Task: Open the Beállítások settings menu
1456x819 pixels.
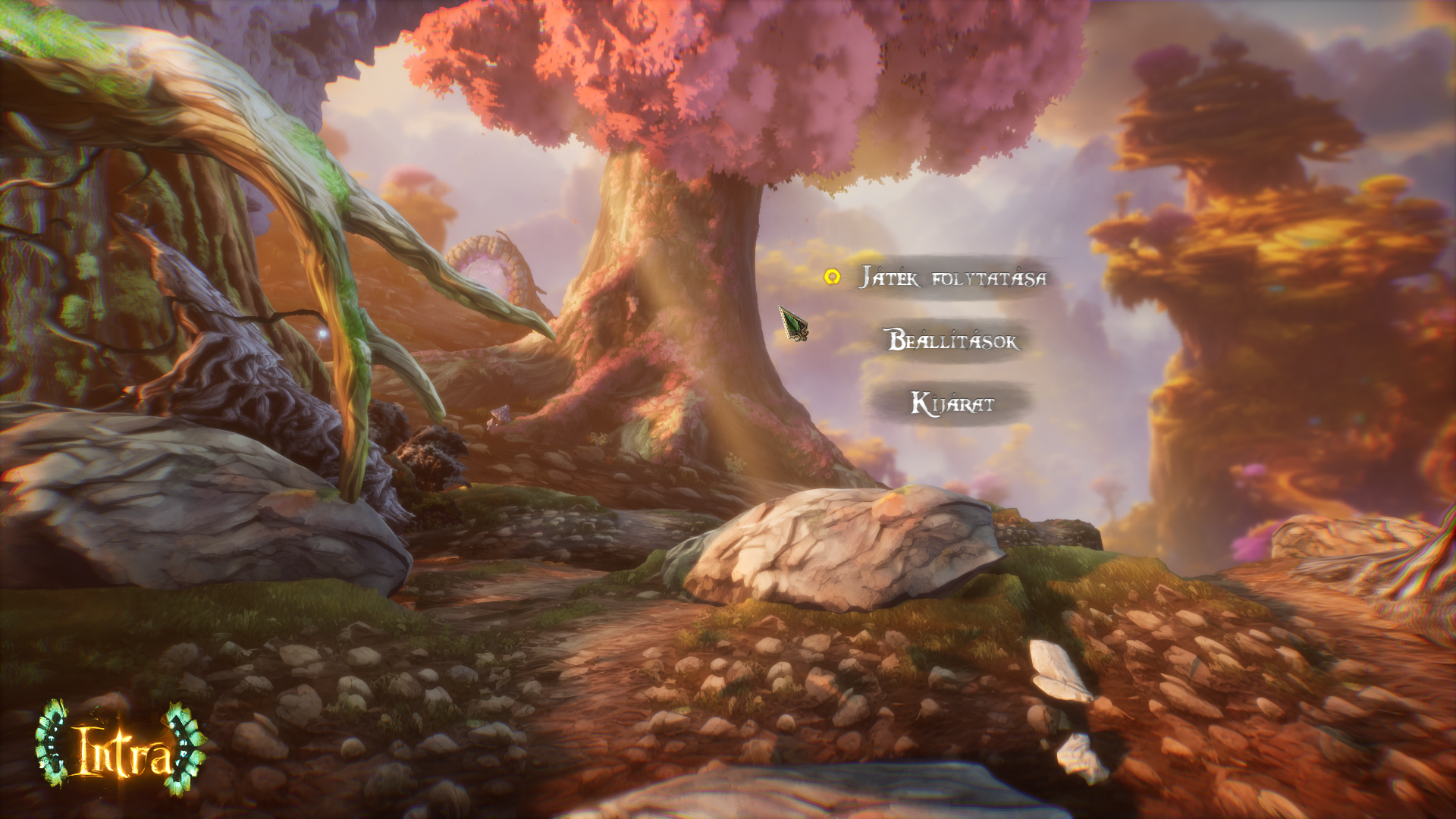Action: click(953, 340)
